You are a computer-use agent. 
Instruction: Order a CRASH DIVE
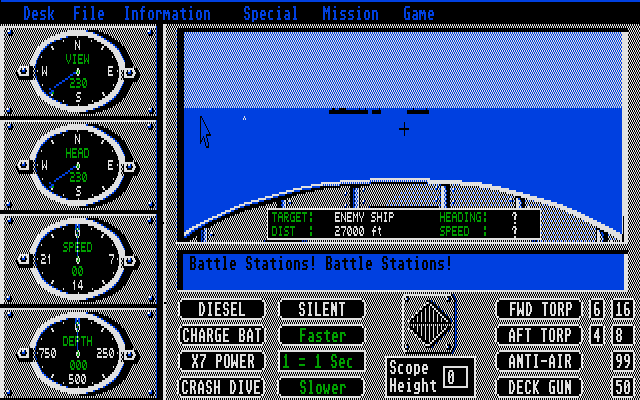click(x=222, y=387)
